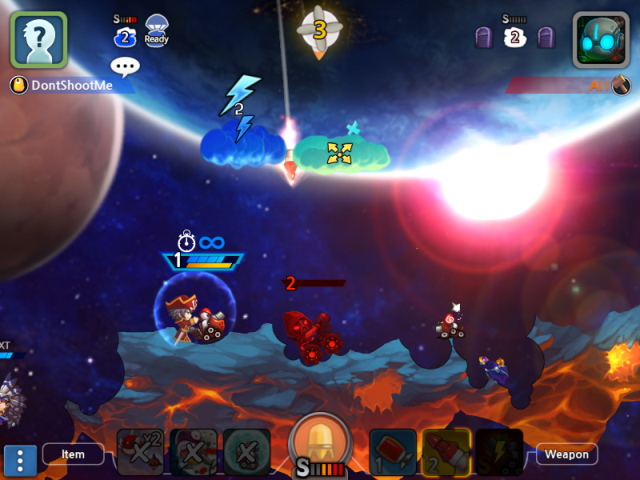Viewport: 640px width, 480px height.
Task: Open the Item panel
Action: (x=73, y=454)
